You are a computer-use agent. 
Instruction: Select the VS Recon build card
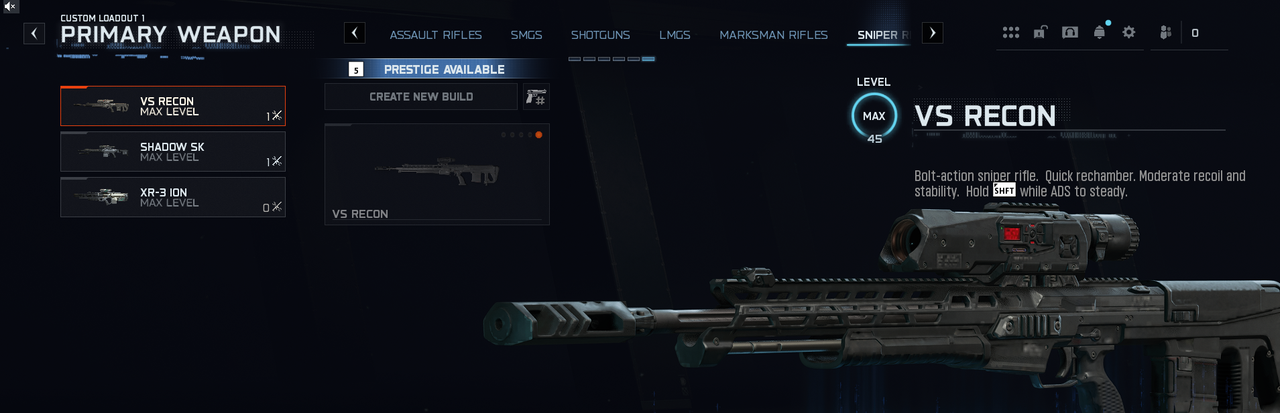click(x=437, y=174)
